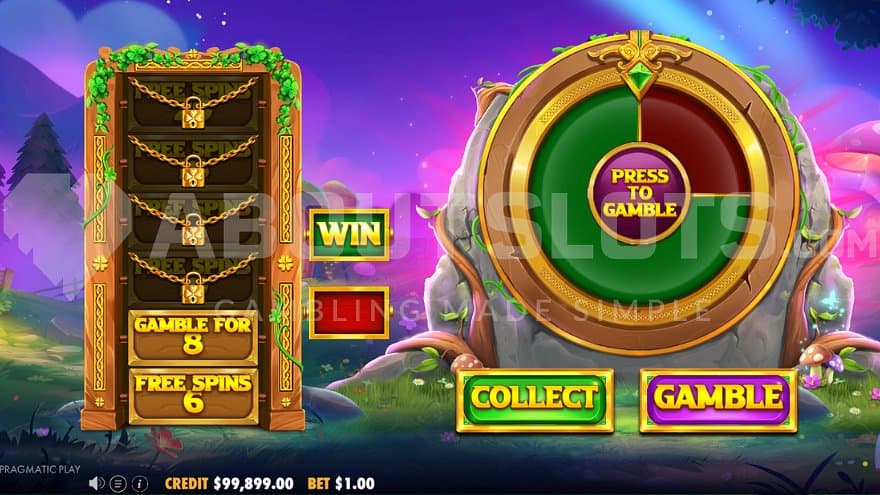The width and height of the screenshot is (880, 495).
Task: Click Press to Gamble wheel center
Action: tap(638, 193)
